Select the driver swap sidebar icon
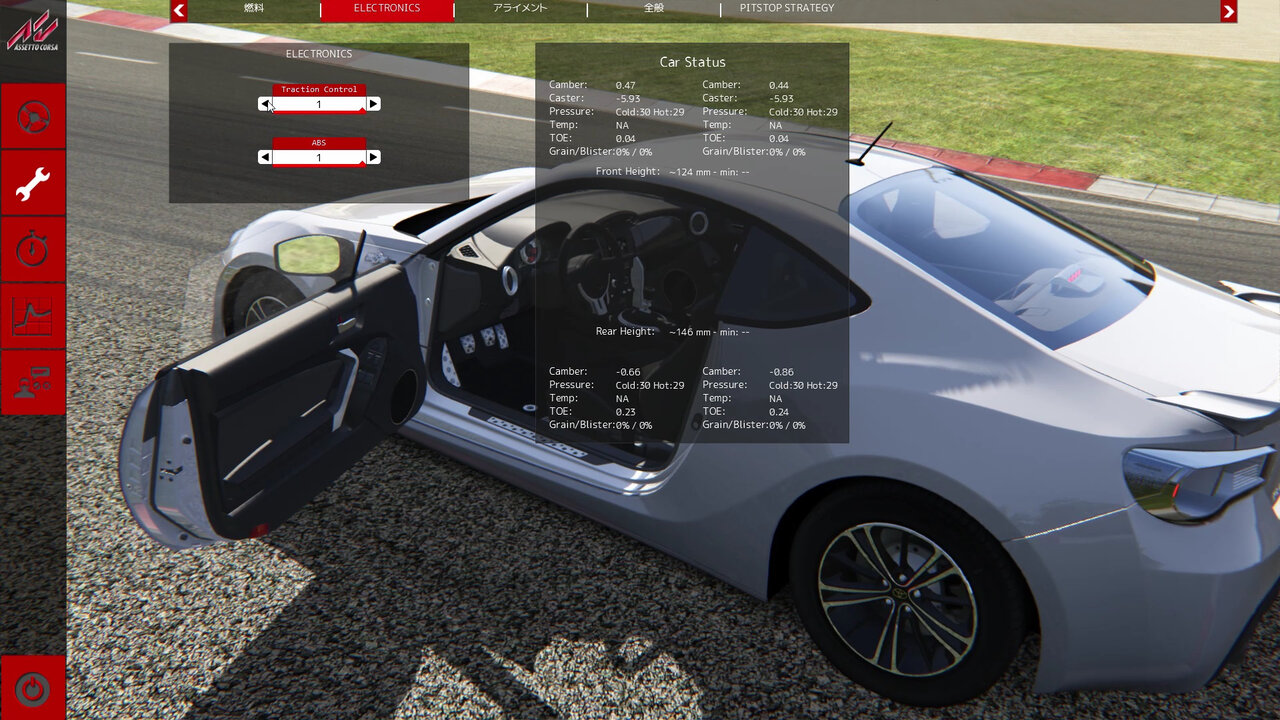The width and height of the screenshot is (1280, 720). (x=33, y=383)
